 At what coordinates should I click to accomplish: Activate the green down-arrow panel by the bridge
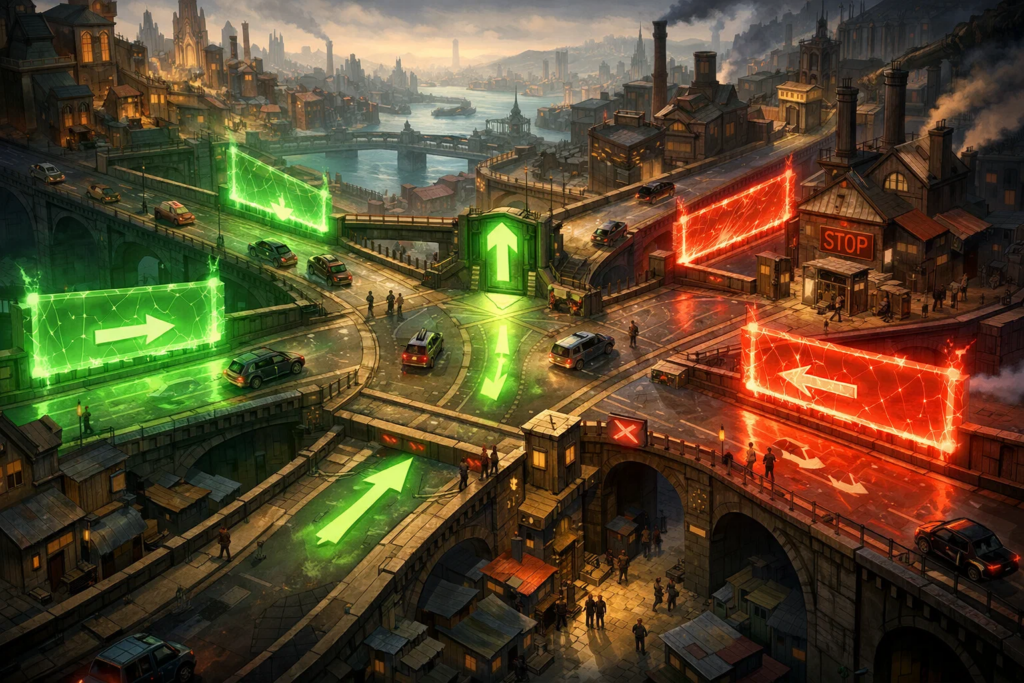[279, 191]
